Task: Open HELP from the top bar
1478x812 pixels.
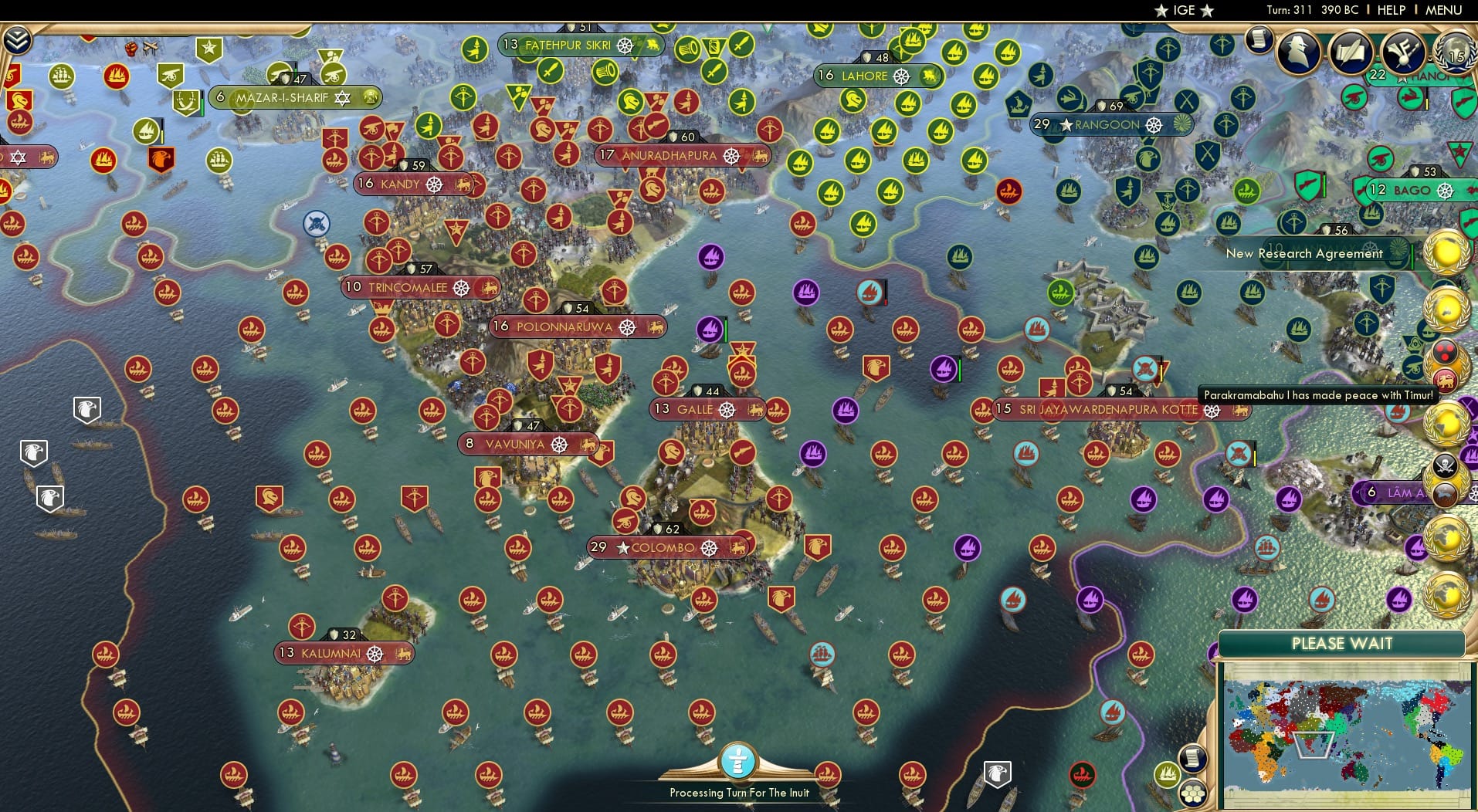Action: click(1390, 10)
